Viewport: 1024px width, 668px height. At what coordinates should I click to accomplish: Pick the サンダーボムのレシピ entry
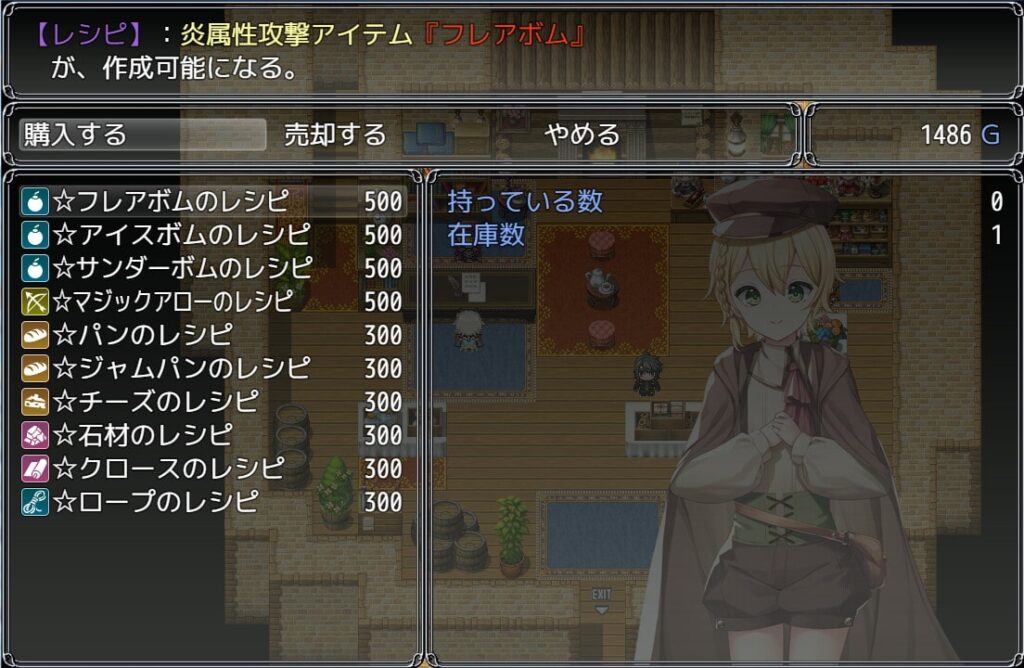212,268
